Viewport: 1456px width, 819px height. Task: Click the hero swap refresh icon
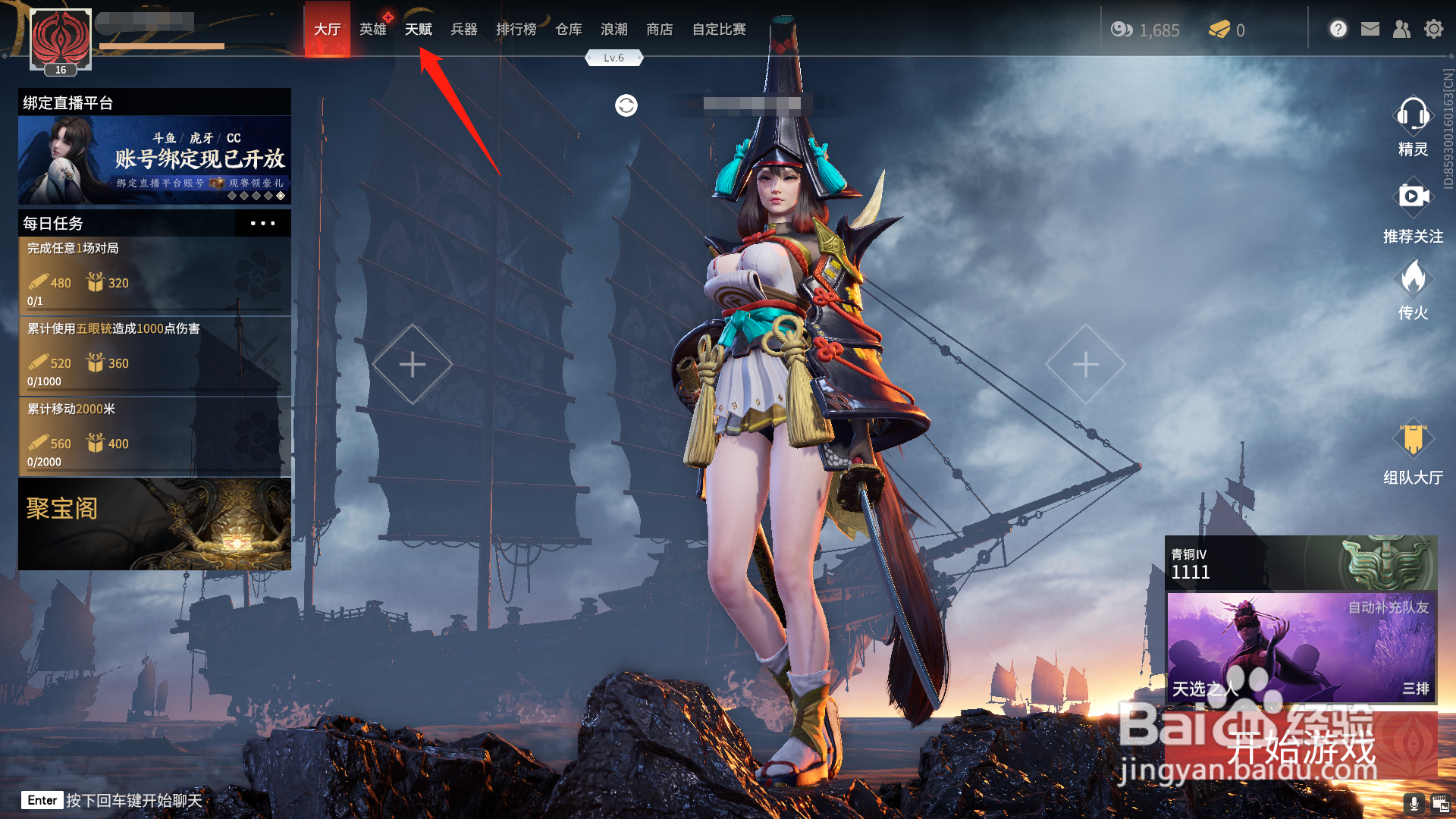pyautogui.click(x=626, y=105)
